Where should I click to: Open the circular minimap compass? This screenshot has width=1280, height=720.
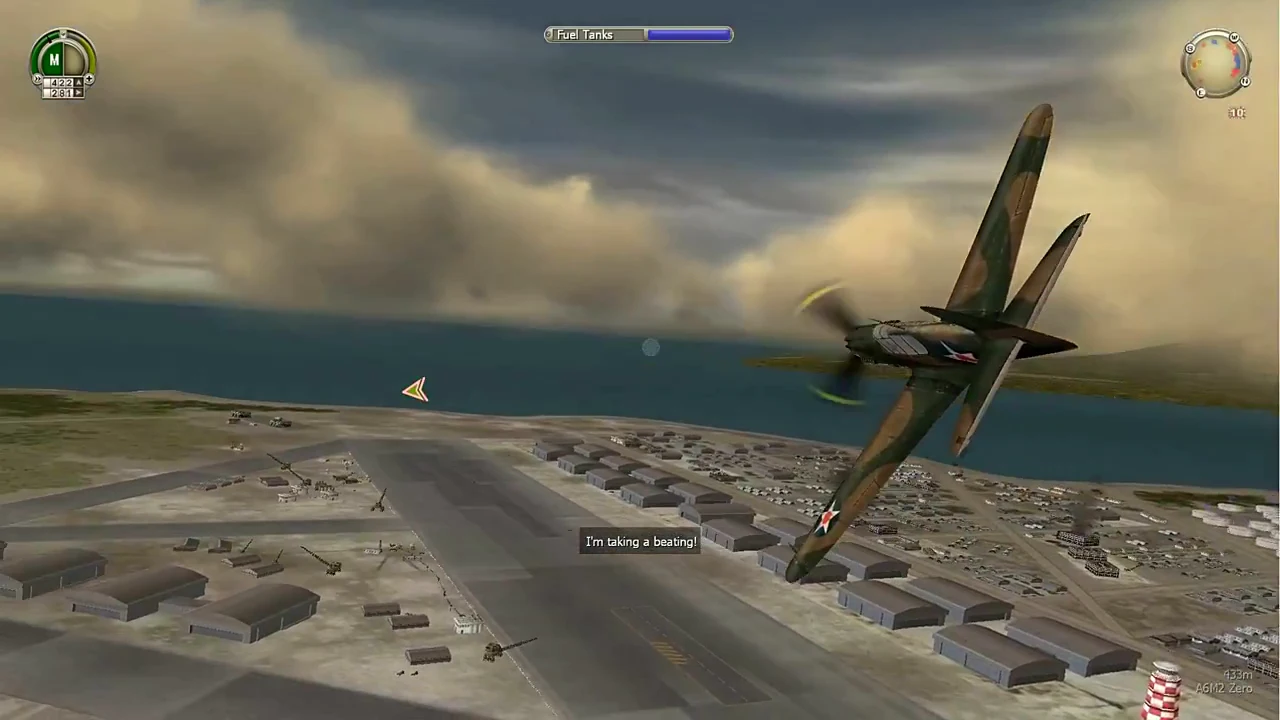1216,62
